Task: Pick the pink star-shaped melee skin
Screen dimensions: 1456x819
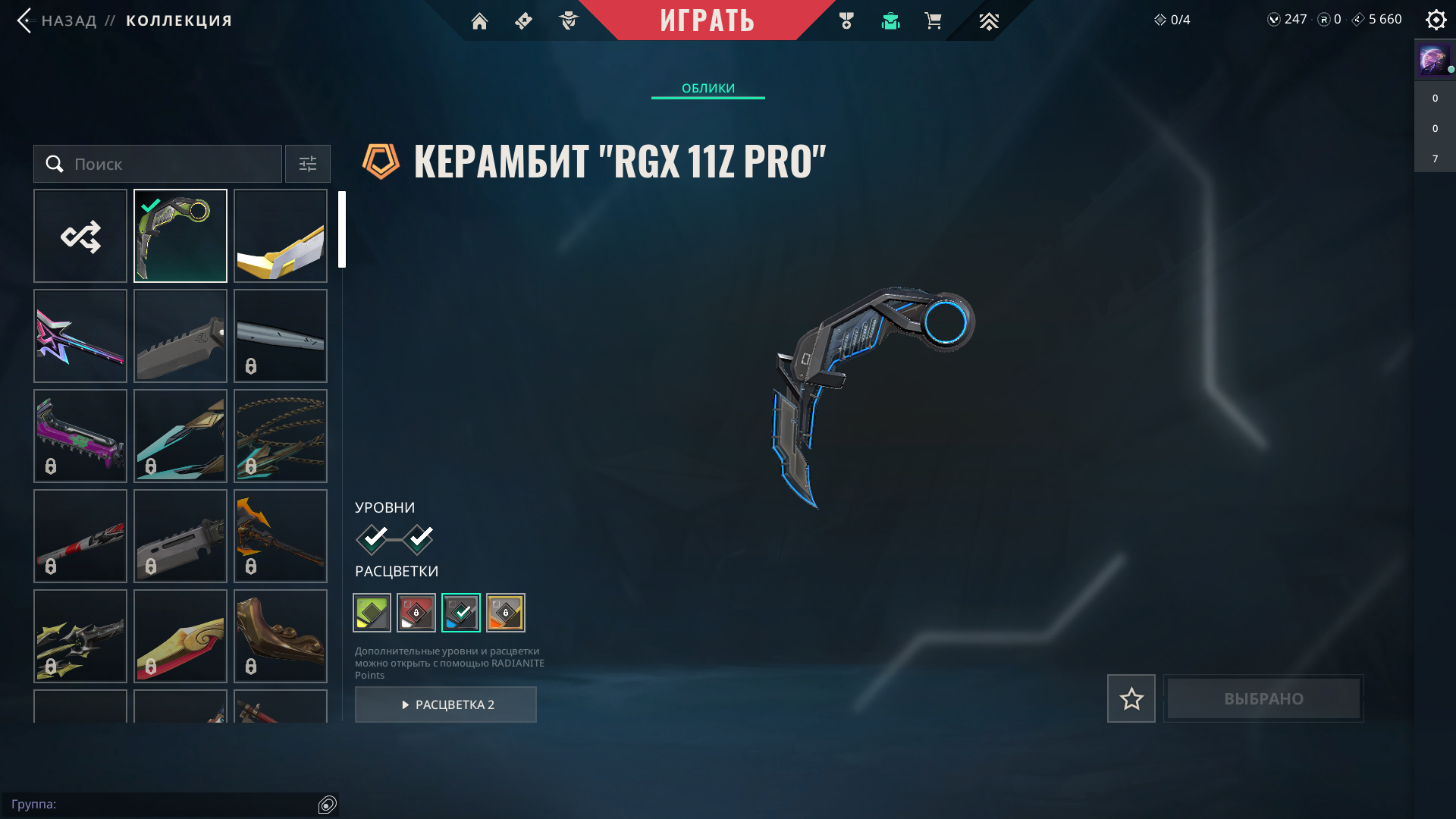Action: [x=80, y=336]
